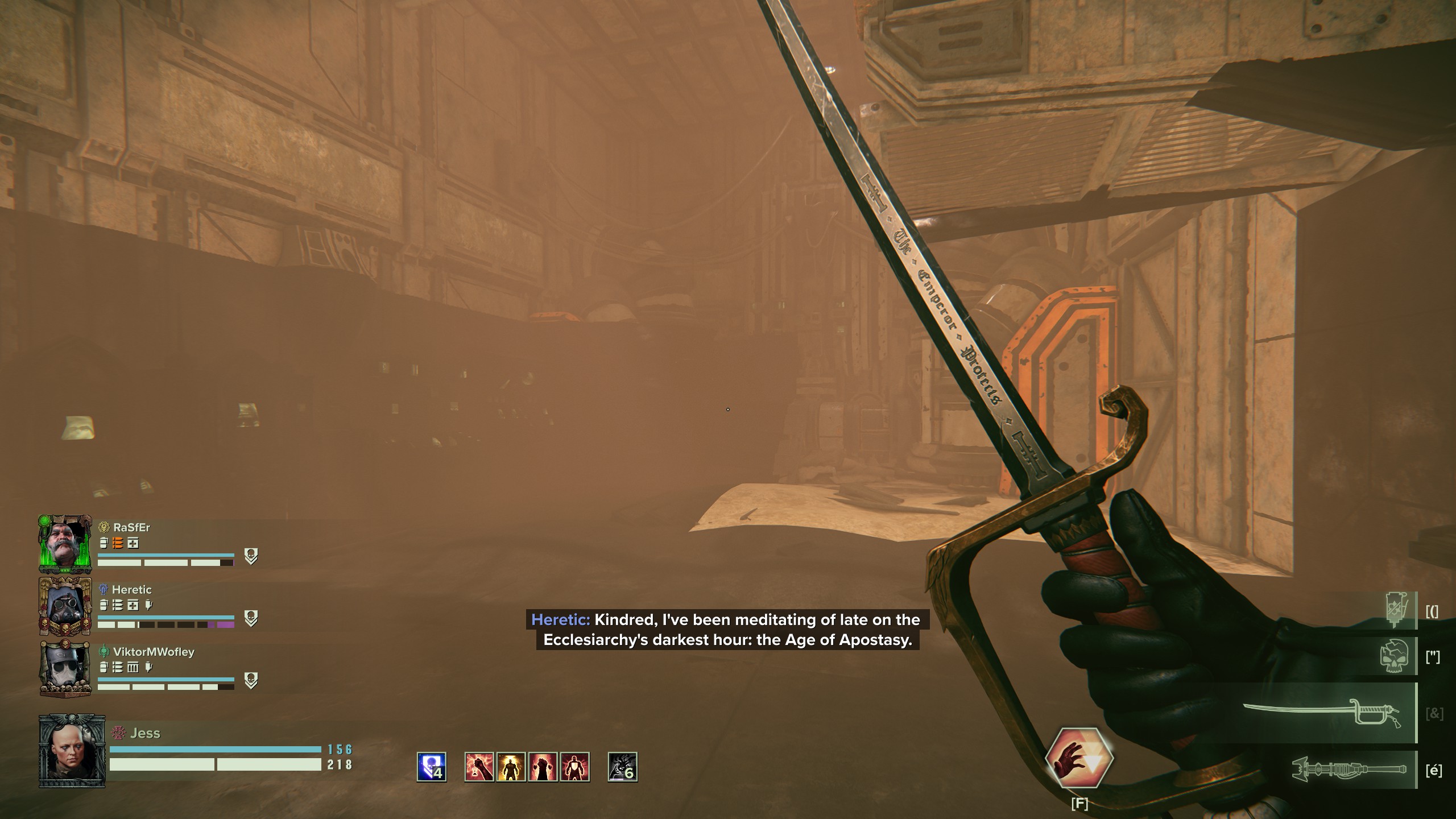The height and width of the screenshot is (819, 1456).
Task: Select the golden glowing figure buff
Action: click(x=511, y=767)
